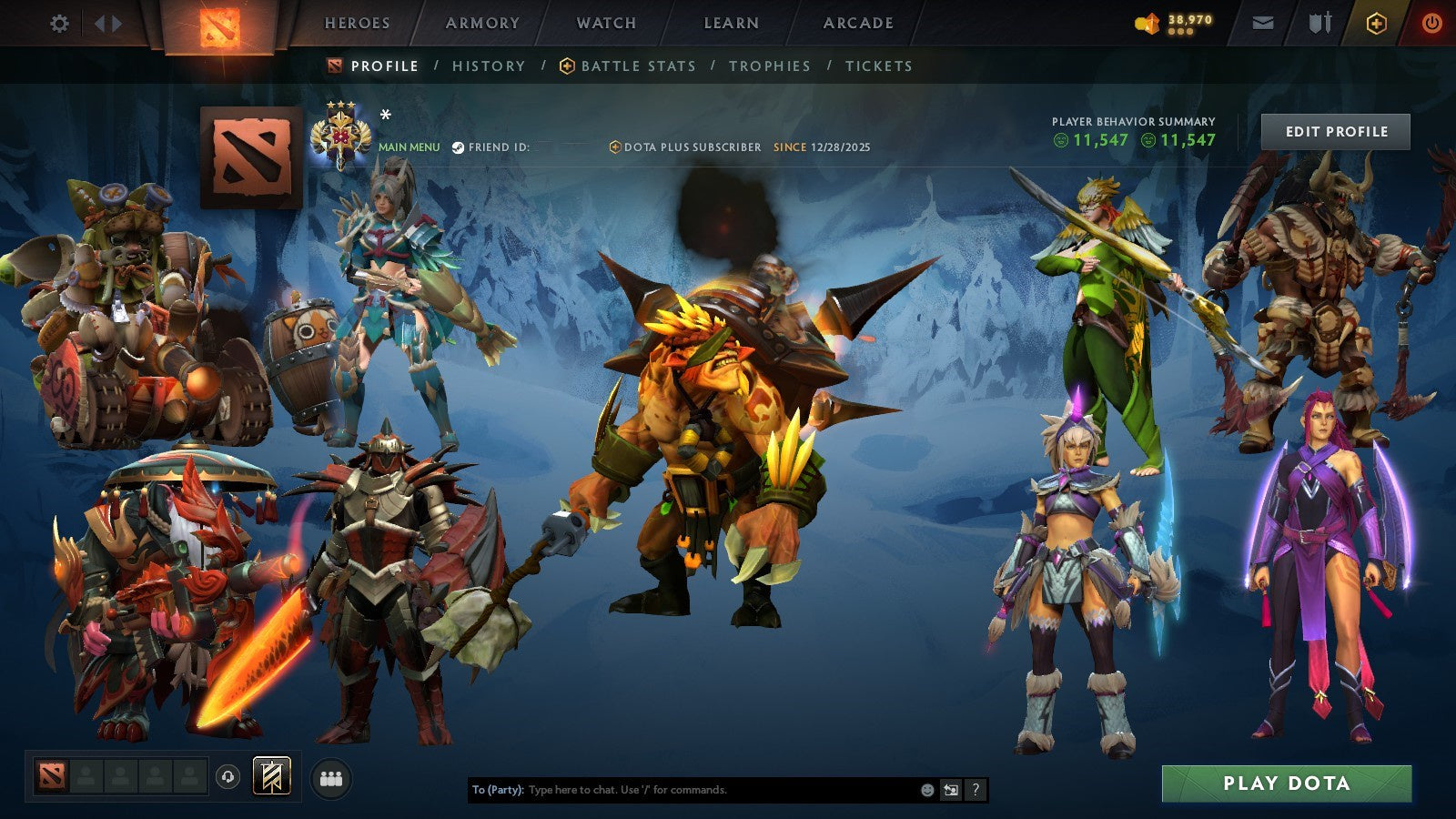Toggle the voice chat headset
Viewport: 1456px width, 819px height.
pyautogui.click(x=227, y=774)
